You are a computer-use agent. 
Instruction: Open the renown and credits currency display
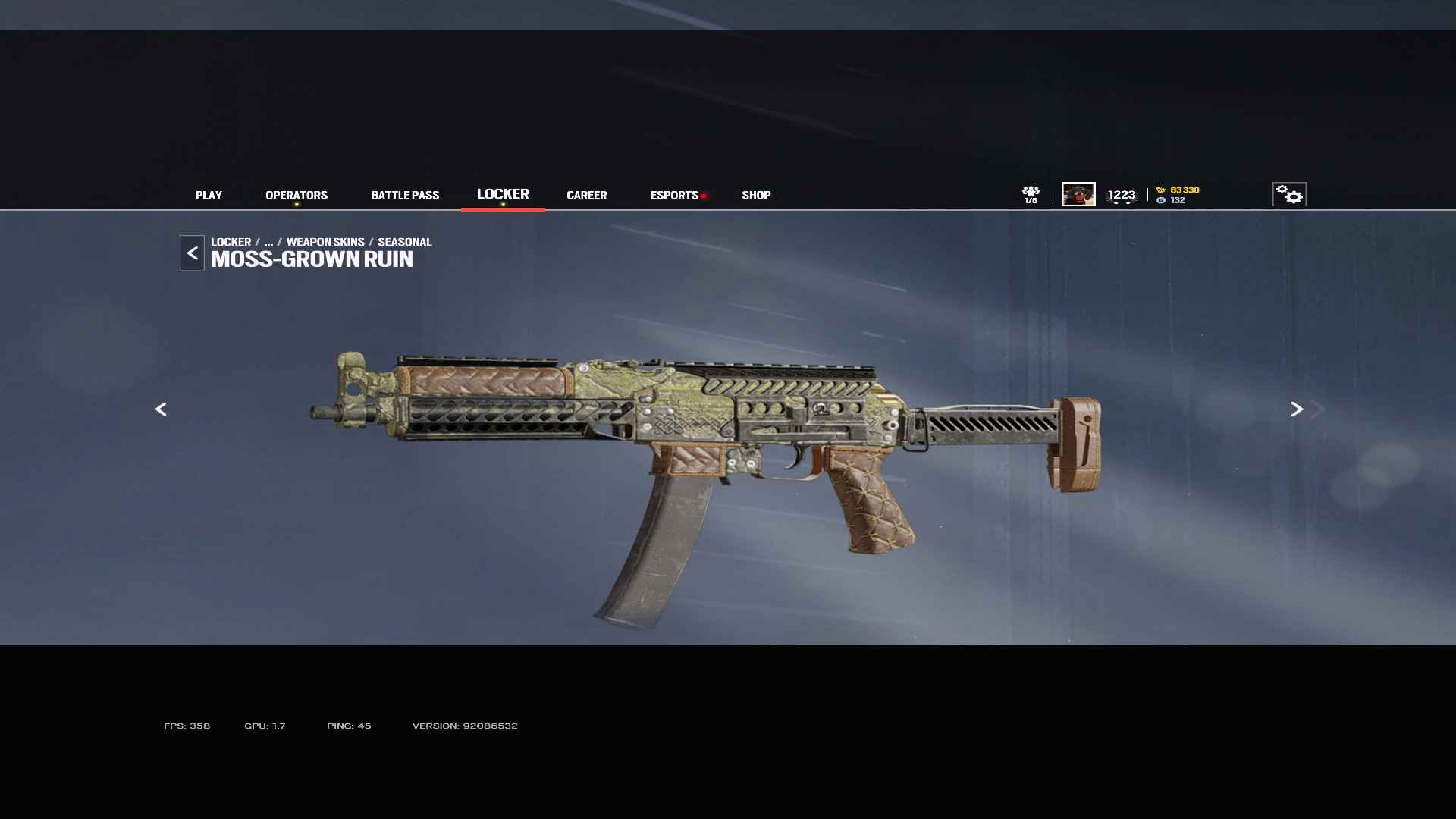pyautogui.click(x=1178, y=195)
